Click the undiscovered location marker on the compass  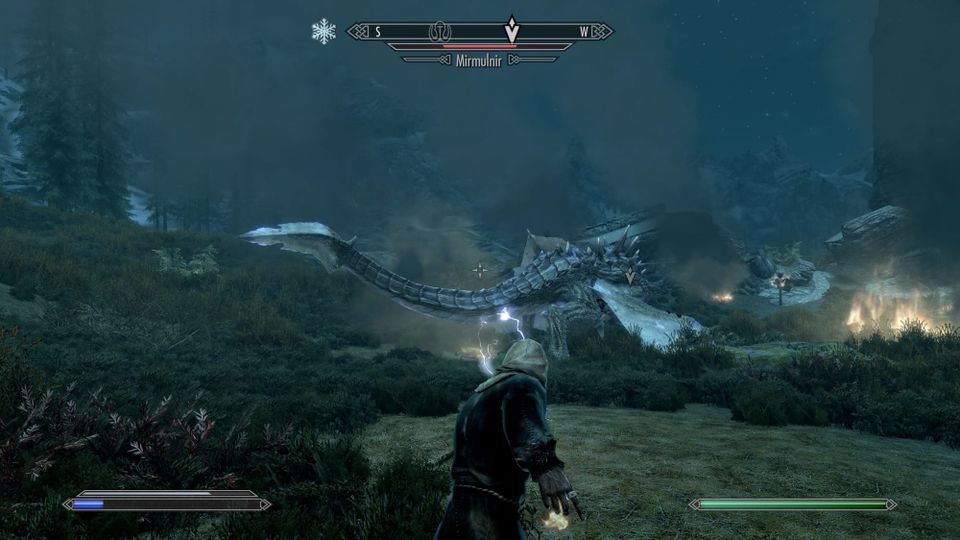(x=440, y=32)
